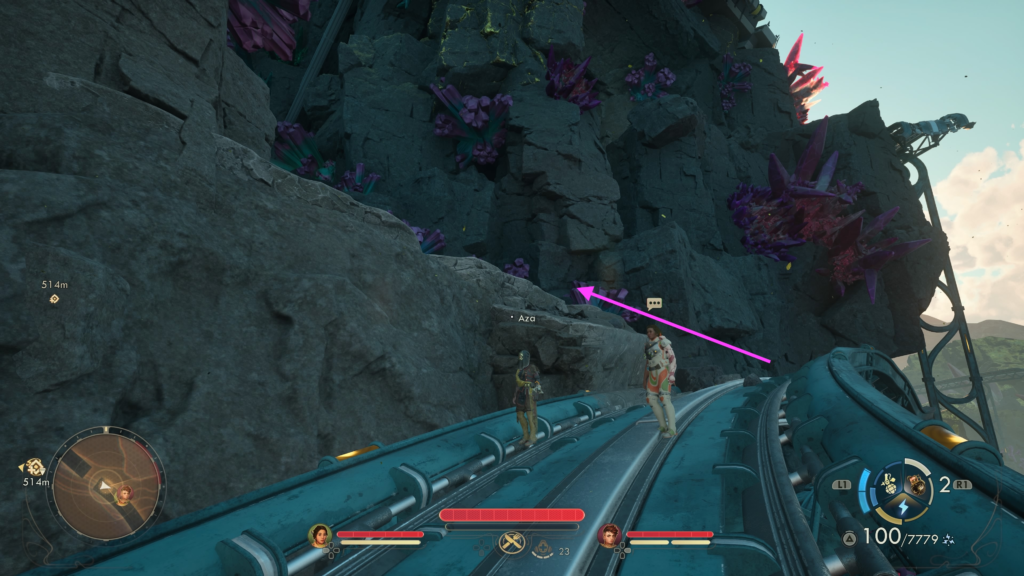Select the objective marker beside the minimap
The width and height of the screenshot is (1024, 576).
(x=35, y=466)
